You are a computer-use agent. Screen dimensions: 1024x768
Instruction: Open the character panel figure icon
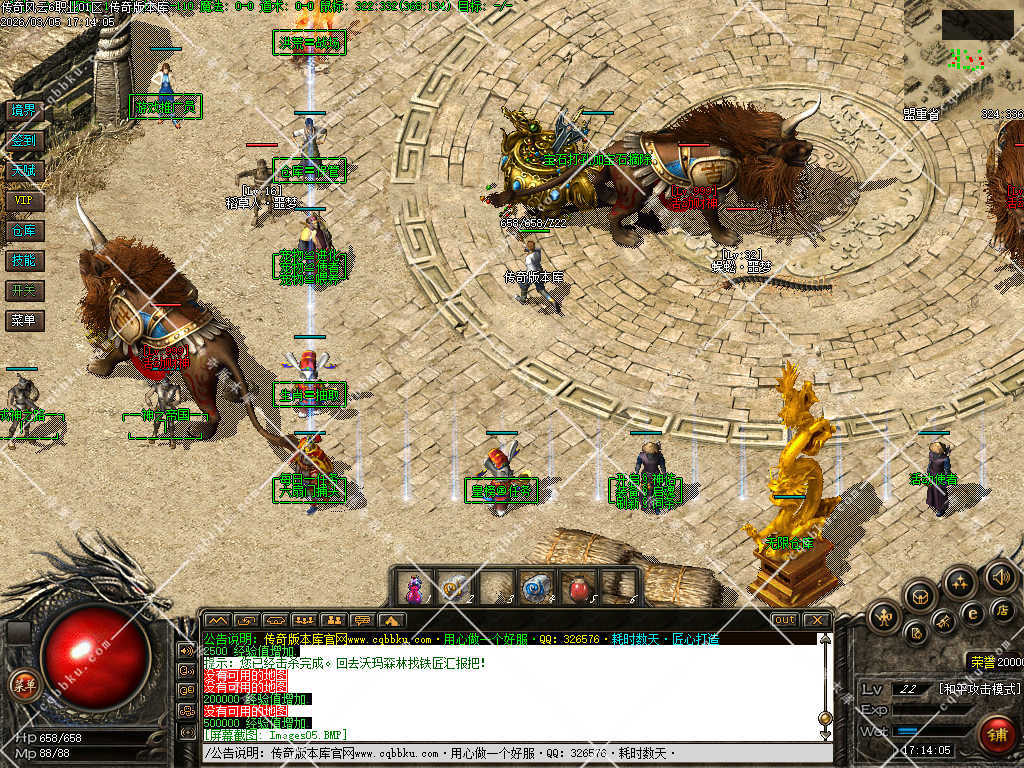(883, 617)
